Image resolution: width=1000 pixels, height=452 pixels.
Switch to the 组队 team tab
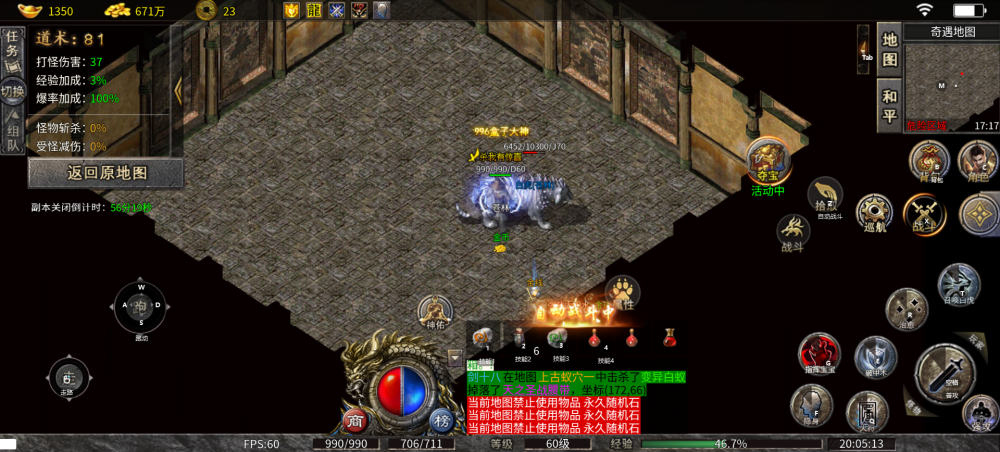[13, 135]
